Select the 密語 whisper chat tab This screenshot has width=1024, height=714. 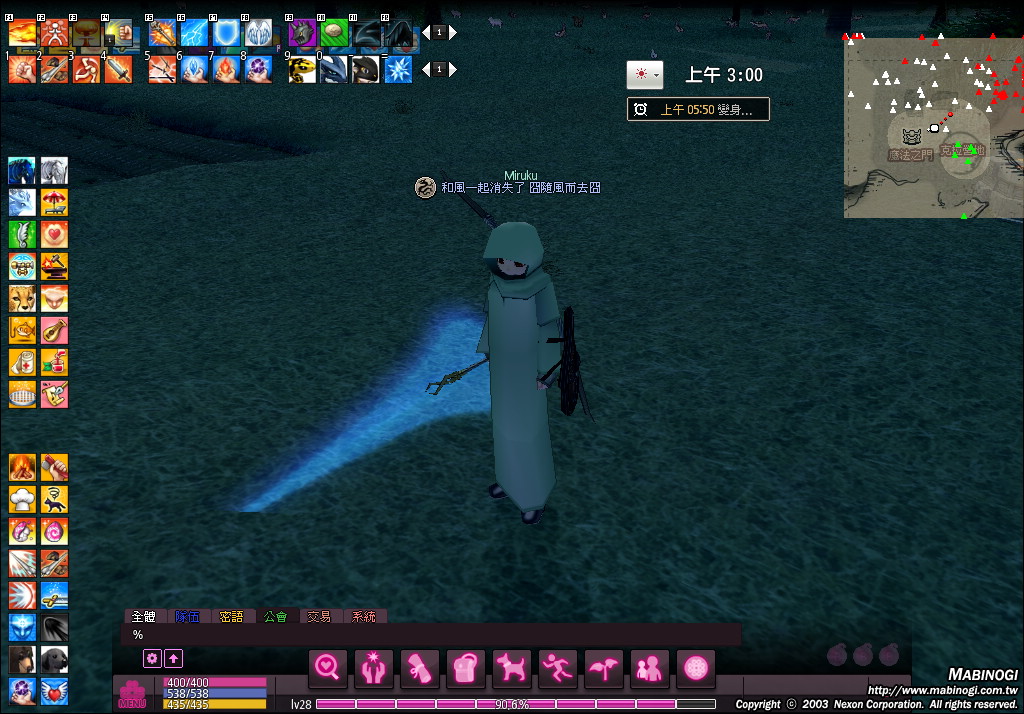click(231, 616)
